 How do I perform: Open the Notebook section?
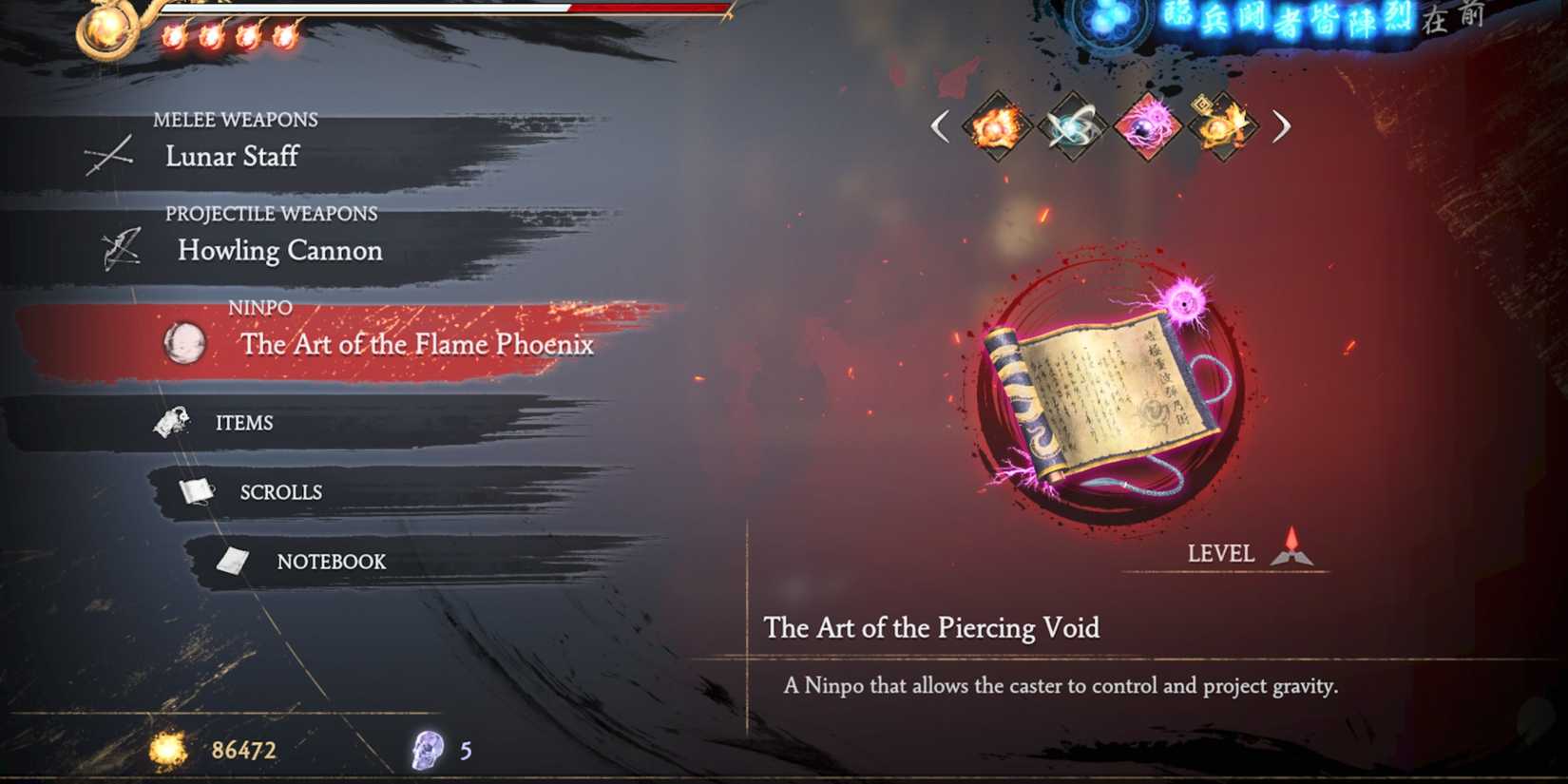point(331,562)
